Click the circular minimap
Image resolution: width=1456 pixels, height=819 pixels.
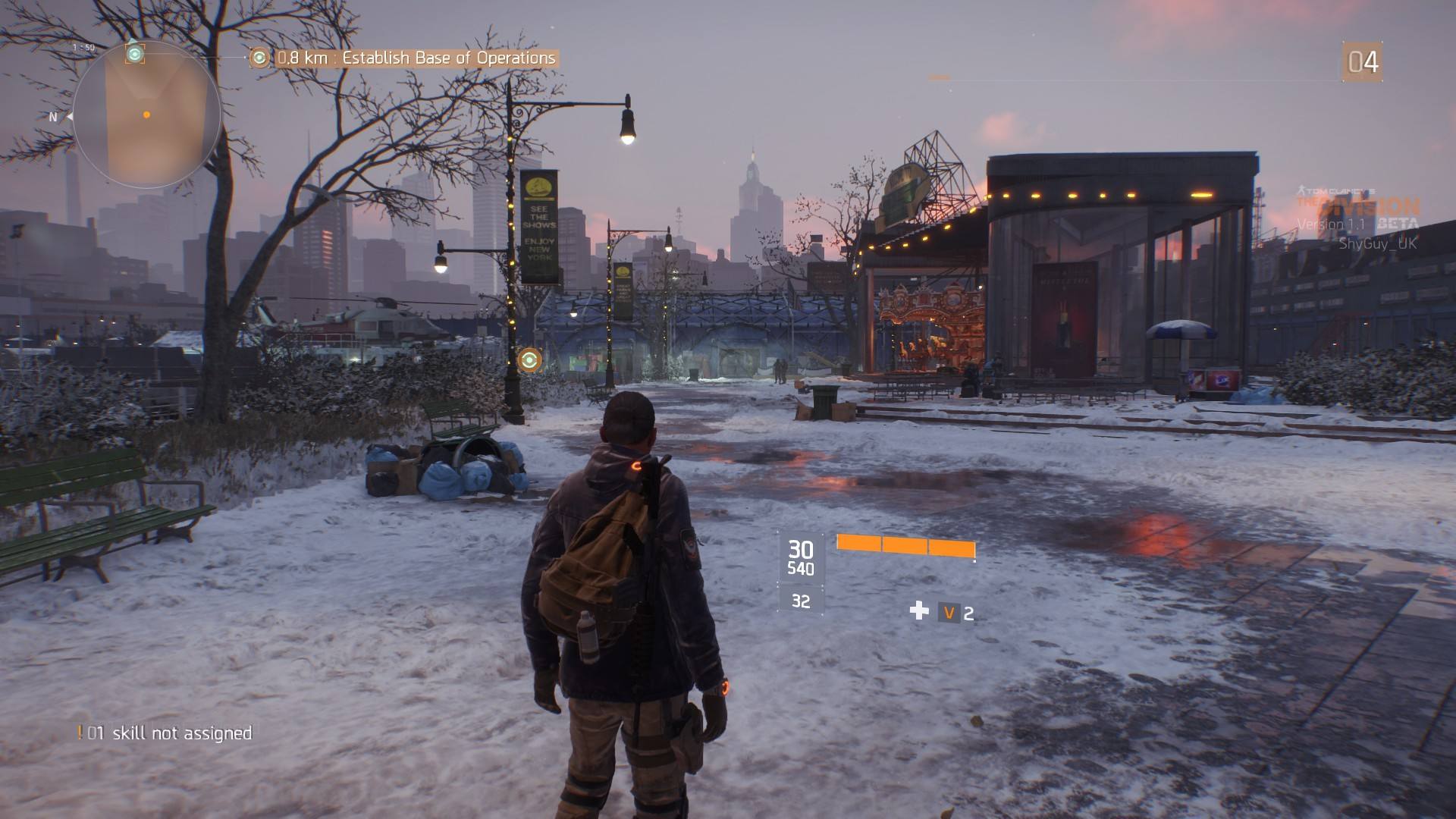click(x=146, y=115)
